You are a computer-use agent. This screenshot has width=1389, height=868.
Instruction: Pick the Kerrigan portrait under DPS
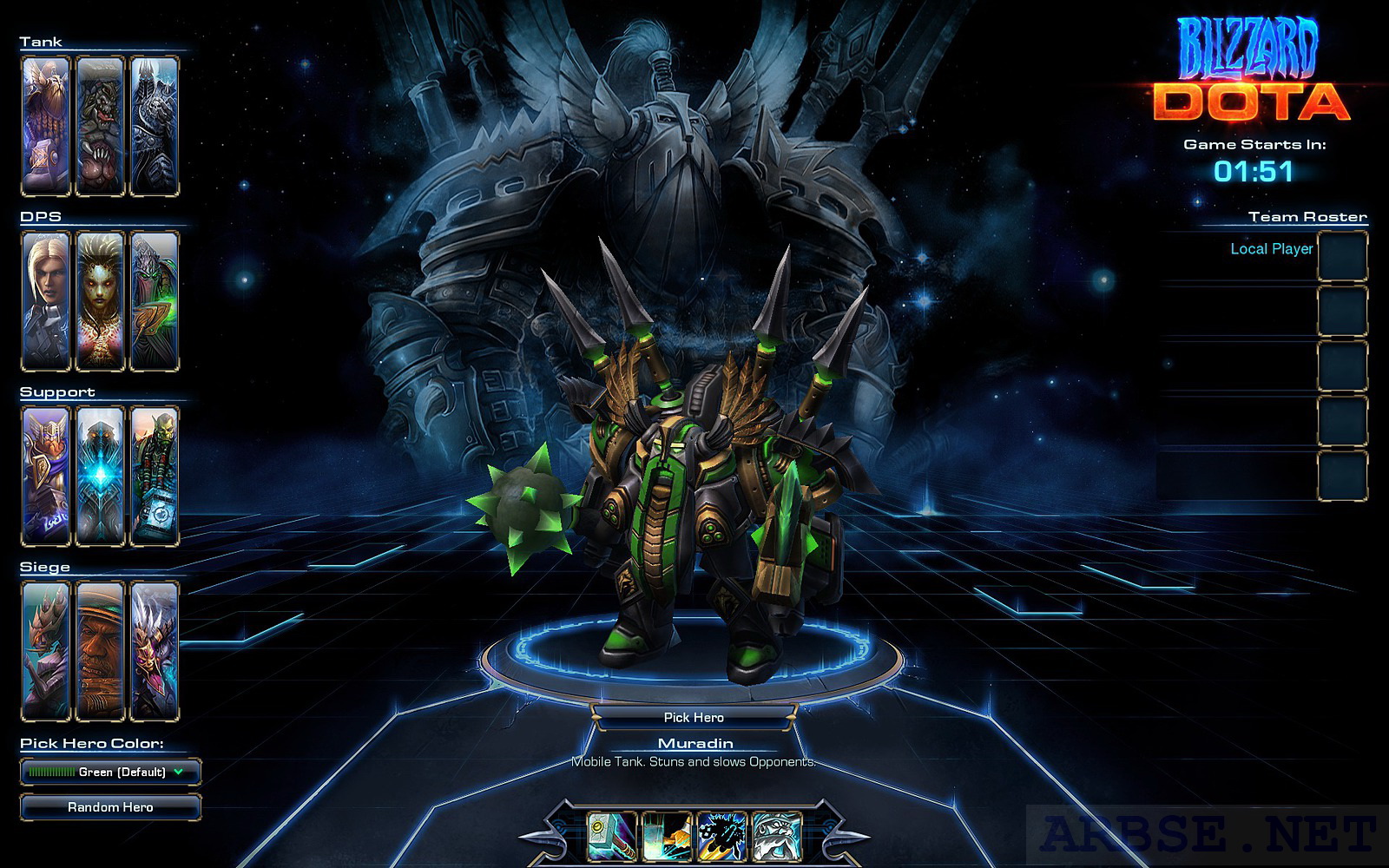100,301
